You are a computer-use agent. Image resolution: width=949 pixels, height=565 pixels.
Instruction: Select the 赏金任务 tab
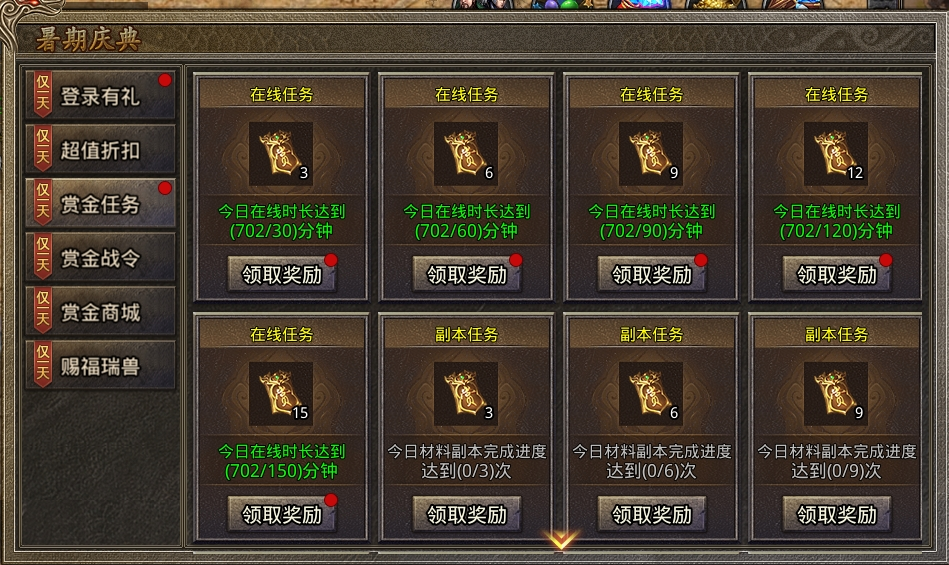pos(100,204)
